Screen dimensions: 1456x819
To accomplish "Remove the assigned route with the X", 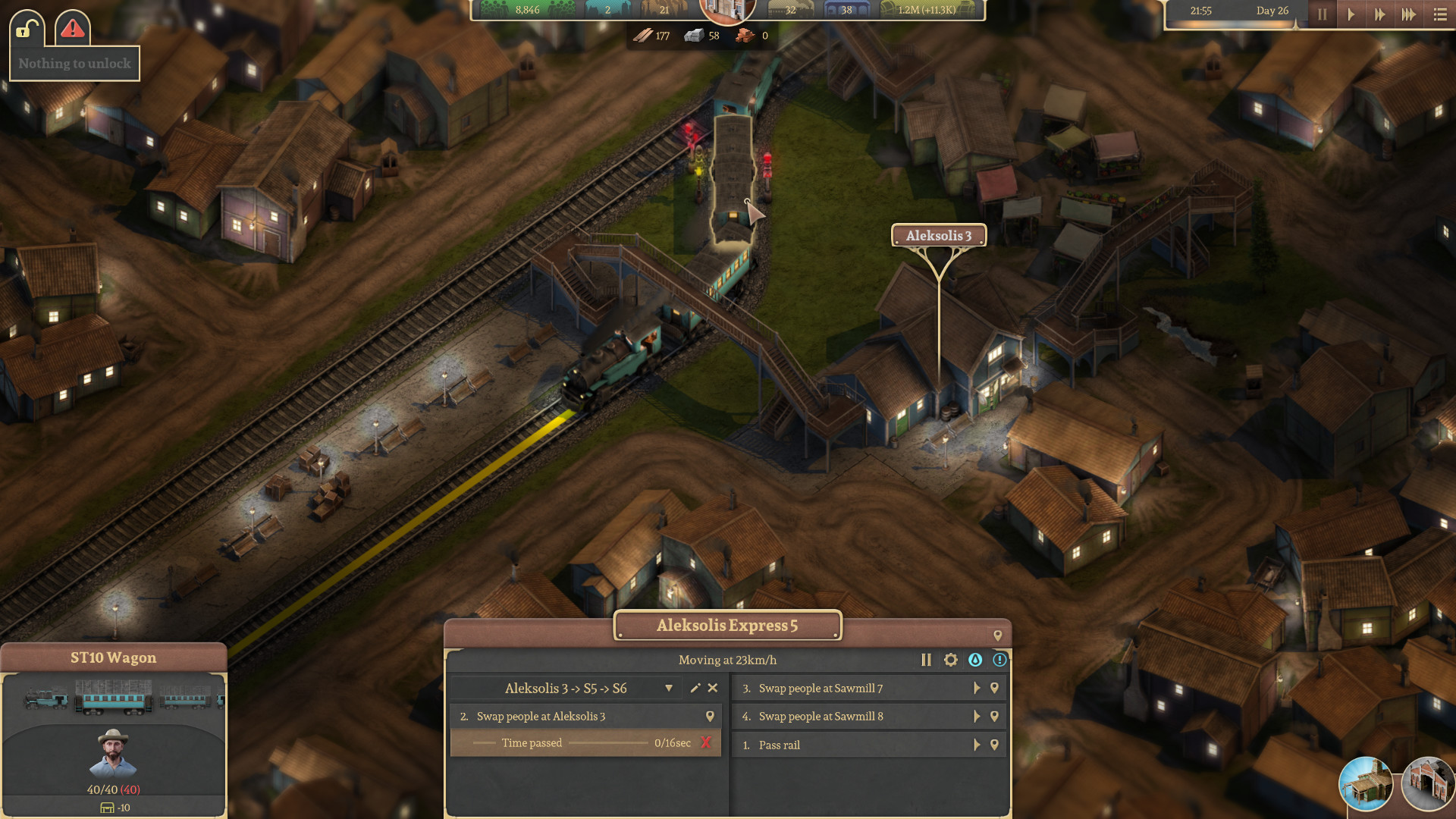I will point(713,689).
